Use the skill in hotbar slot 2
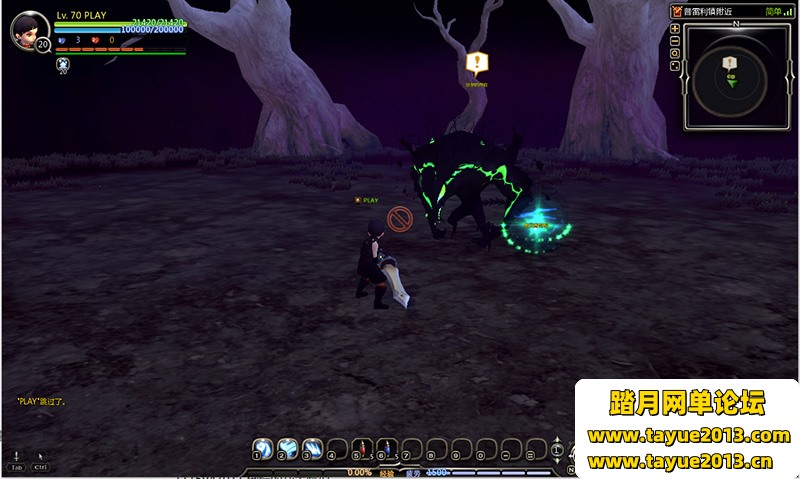The image size is (800, 479). 287,447
